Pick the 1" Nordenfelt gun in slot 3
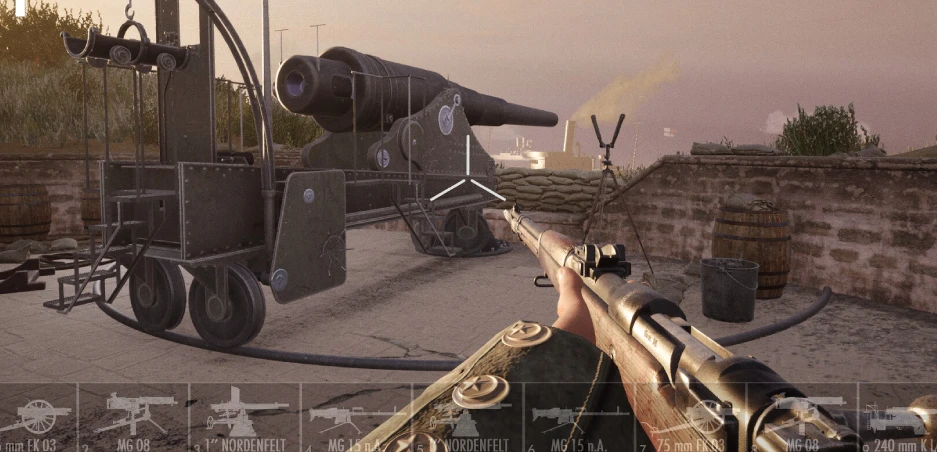Screen dimensions: 937x452 244,416
